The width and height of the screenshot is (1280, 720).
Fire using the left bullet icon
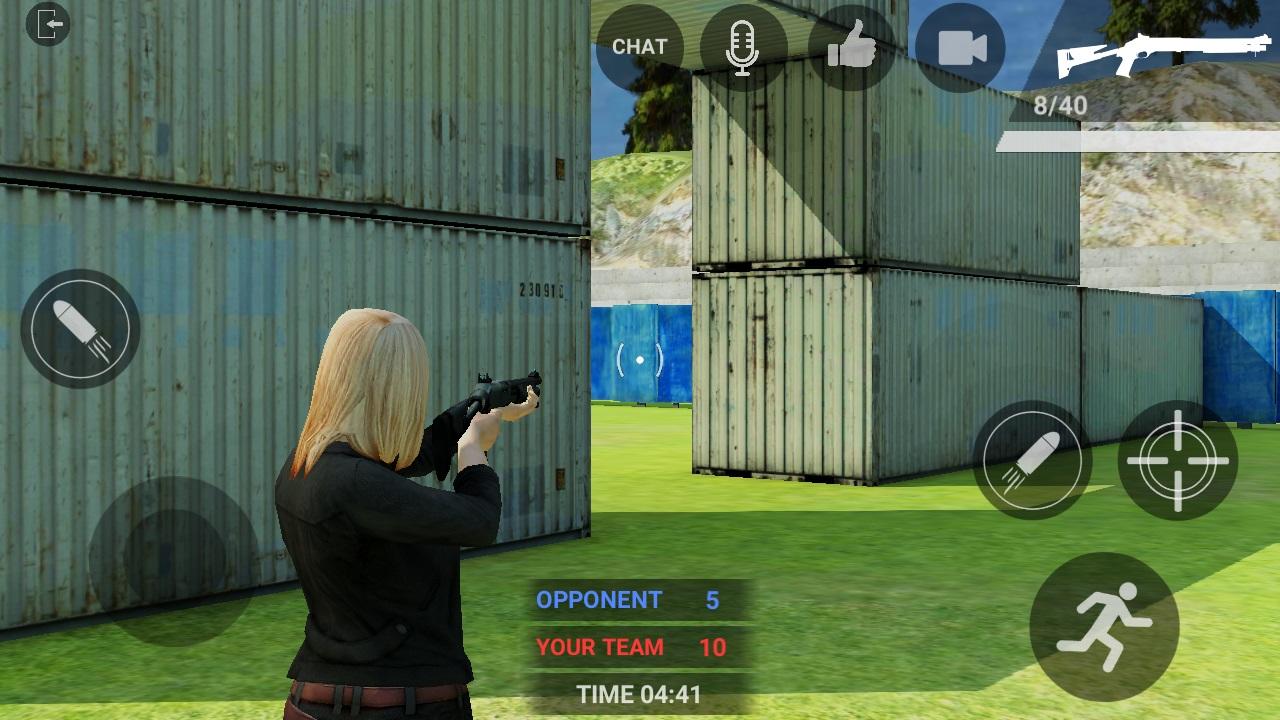[78, 328]
